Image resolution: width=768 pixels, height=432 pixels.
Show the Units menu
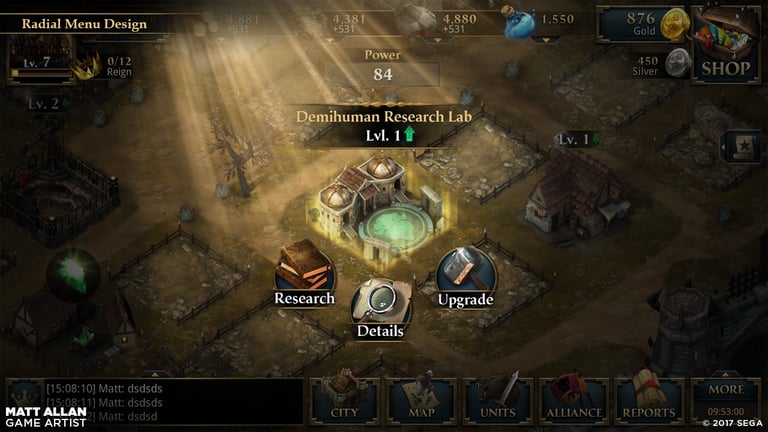tap(498, 399)
